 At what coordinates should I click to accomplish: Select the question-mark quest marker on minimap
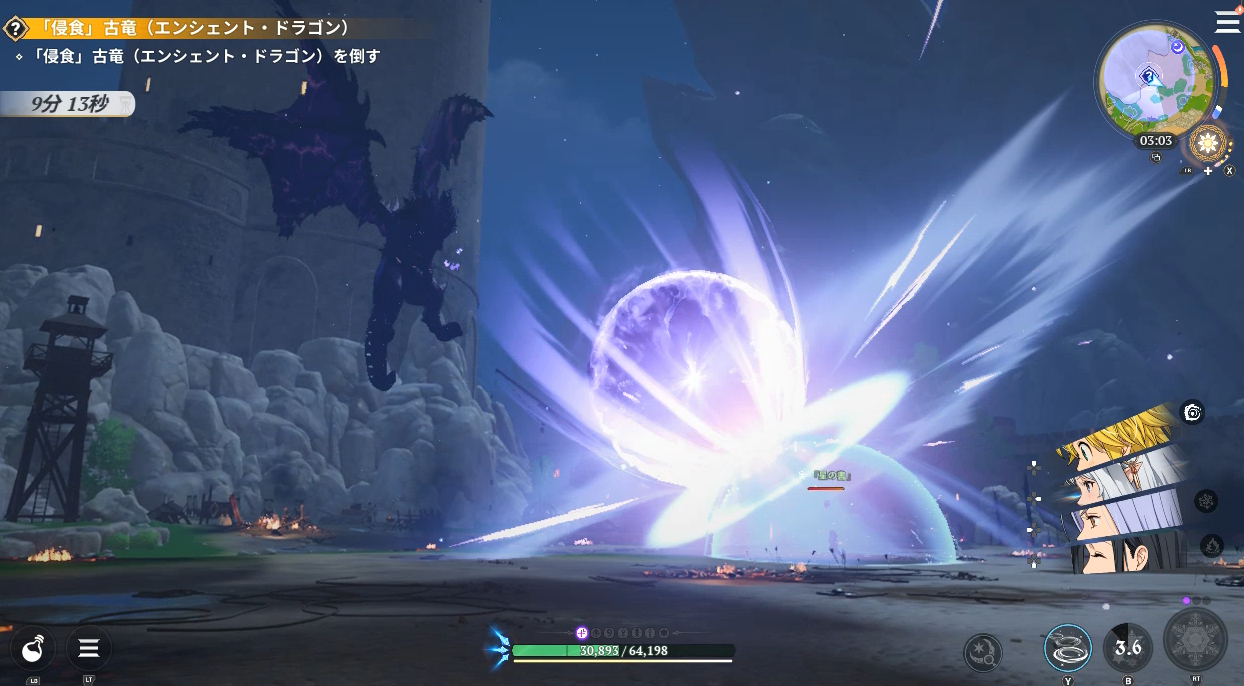click(1150, 75)
